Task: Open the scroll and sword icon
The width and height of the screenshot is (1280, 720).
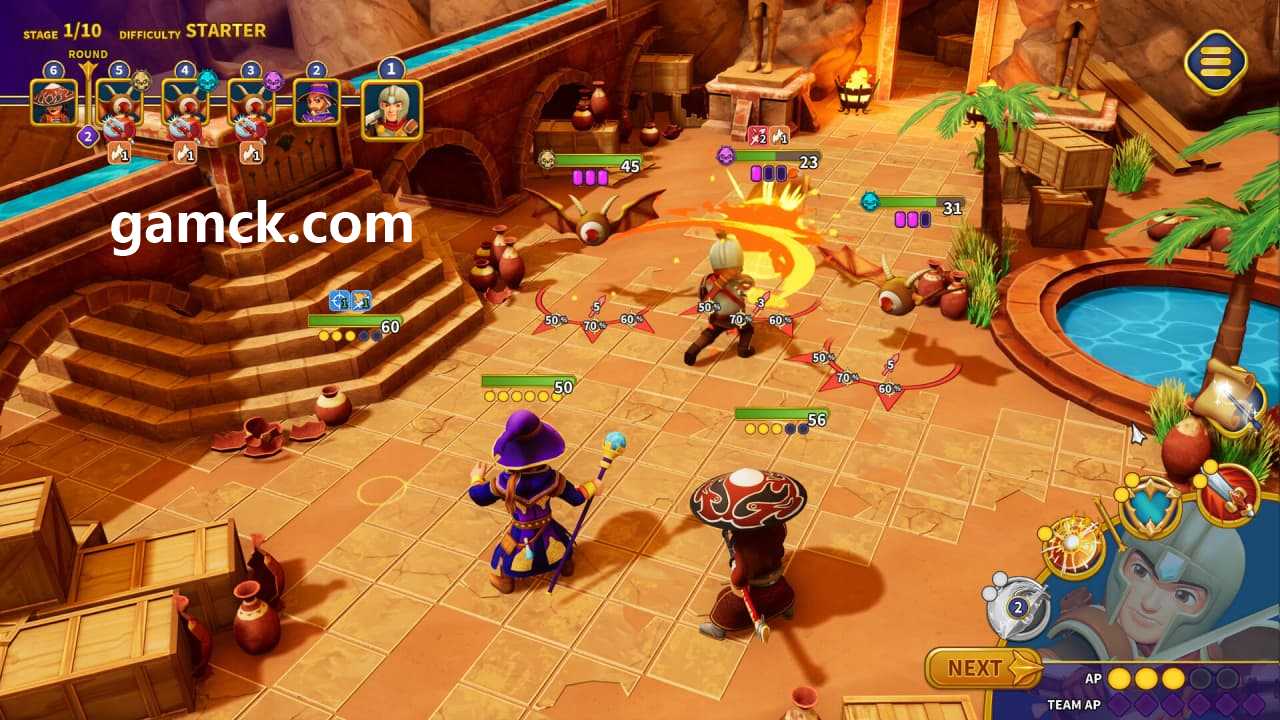Action: coord(1229,398)
